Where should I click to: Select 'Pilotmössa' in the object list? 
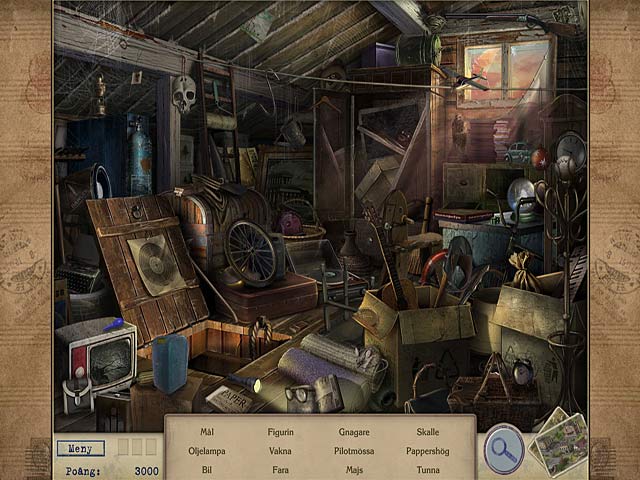[x=354, y=451]
